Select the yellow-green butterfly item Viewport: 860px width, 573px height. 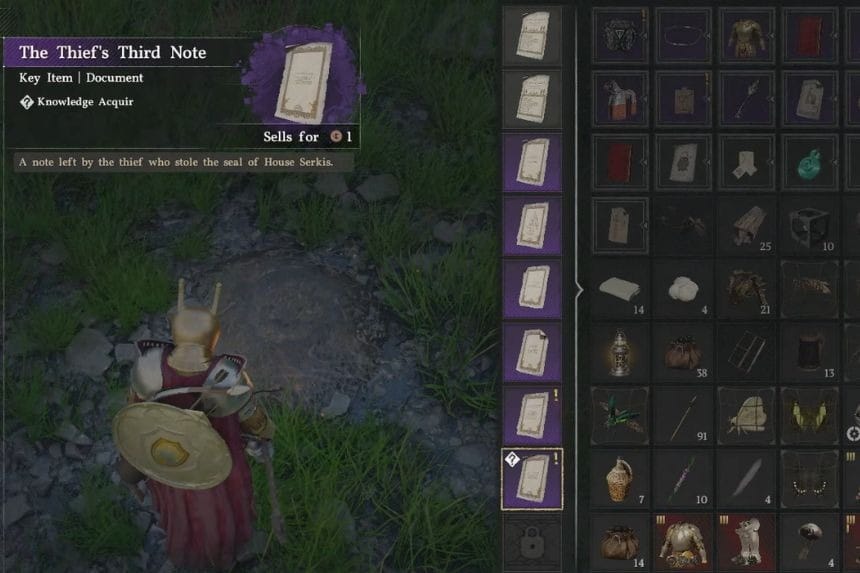pyautogui.click(x=810, y=415)
